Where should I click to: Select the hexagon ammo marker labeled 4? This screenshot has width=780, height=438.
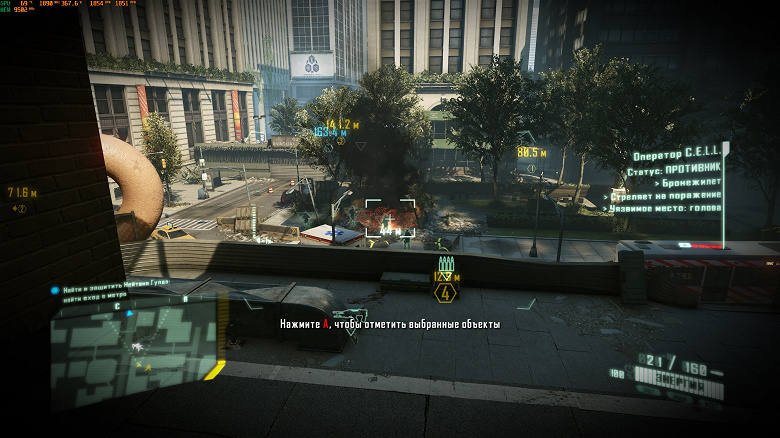[445, 293]
